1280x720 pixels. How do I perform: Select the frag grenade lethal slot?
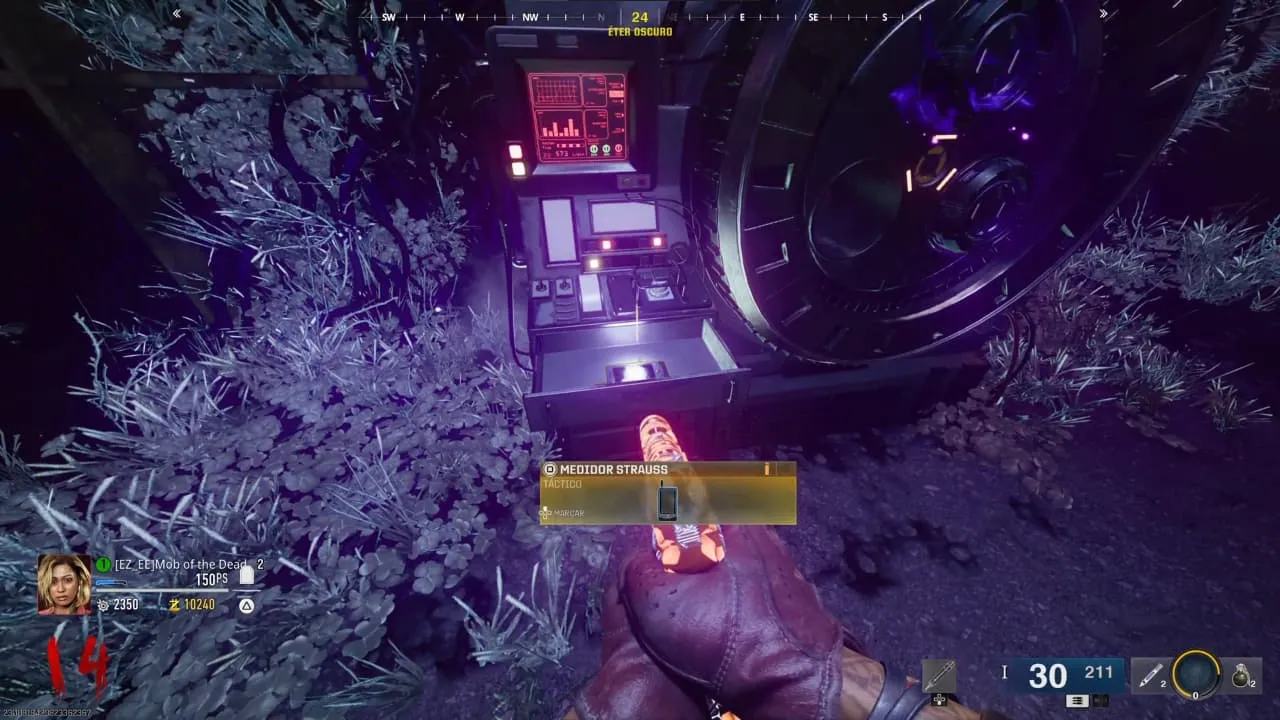(x=1241, y=677)
